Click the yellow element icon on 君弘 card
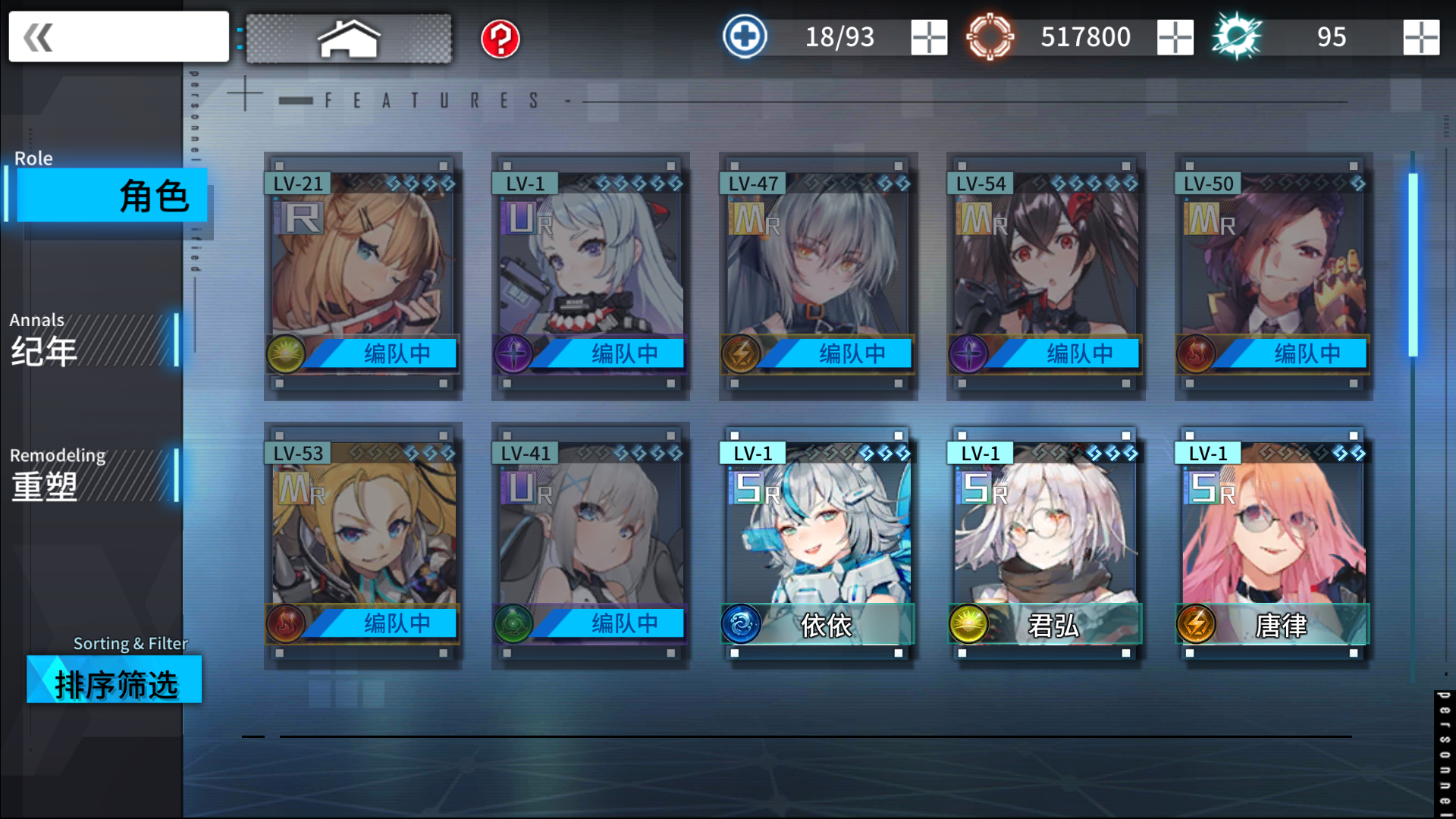Screen dimensions: 1456x819 coord(969,625)
